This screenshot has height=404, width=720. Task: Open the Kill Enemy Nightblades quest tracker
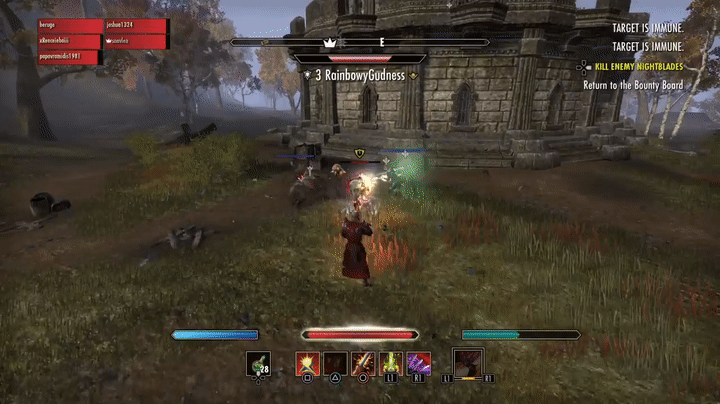tap(638, 66)
